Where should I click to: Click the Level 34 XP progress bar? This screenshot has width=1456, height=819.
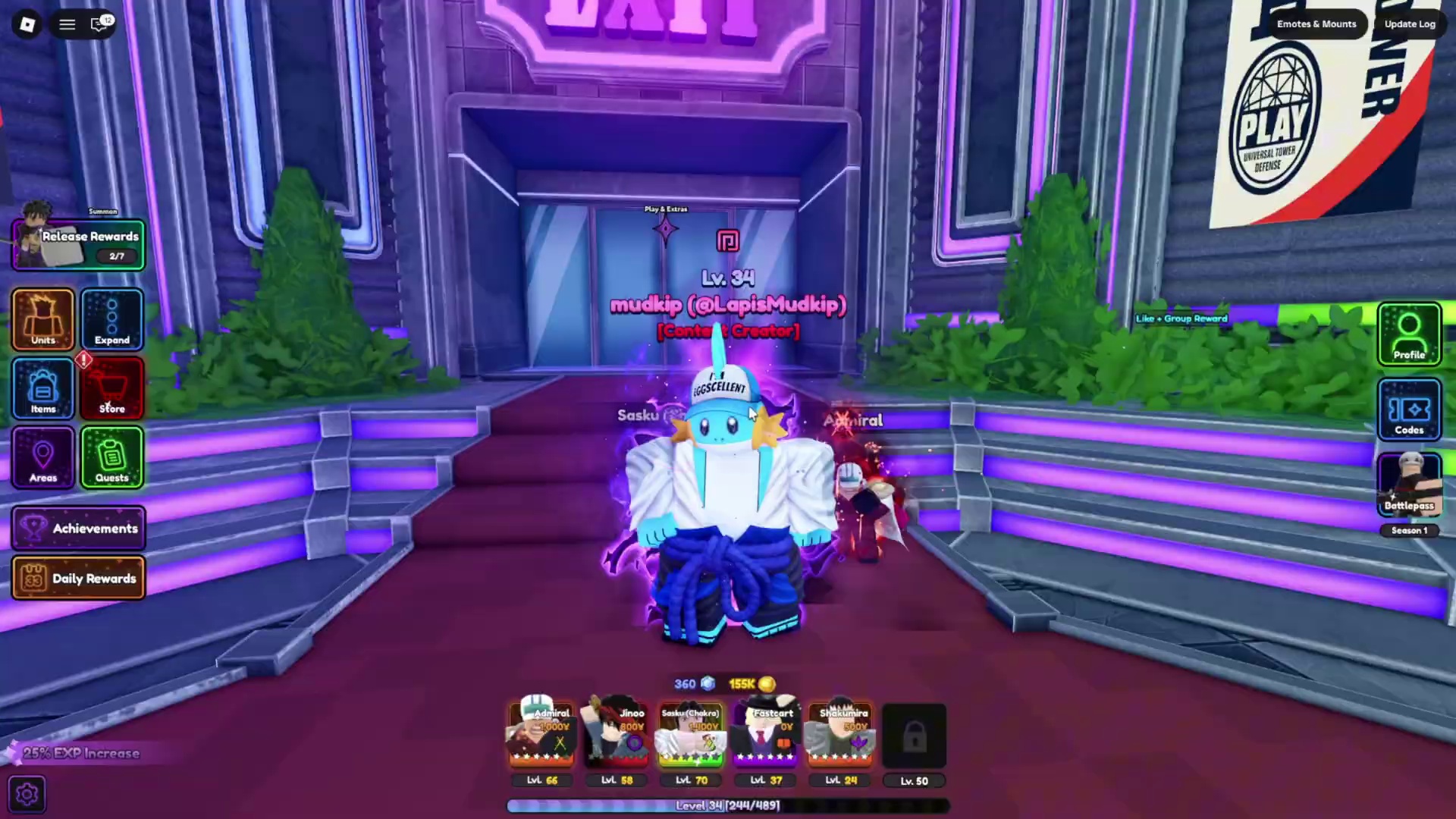click(726, 805)
